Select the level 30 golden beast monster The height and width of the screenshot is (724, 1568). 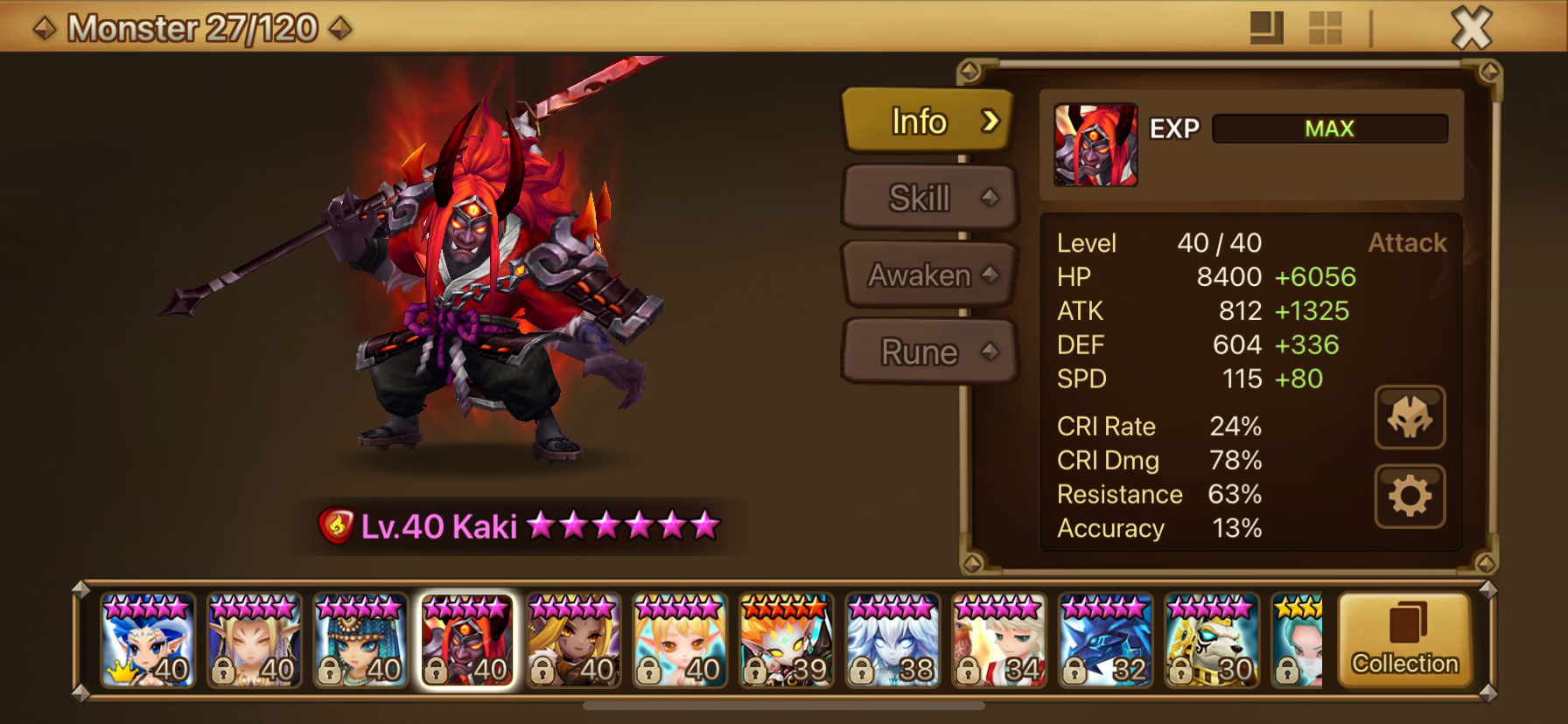(1213, 641)
